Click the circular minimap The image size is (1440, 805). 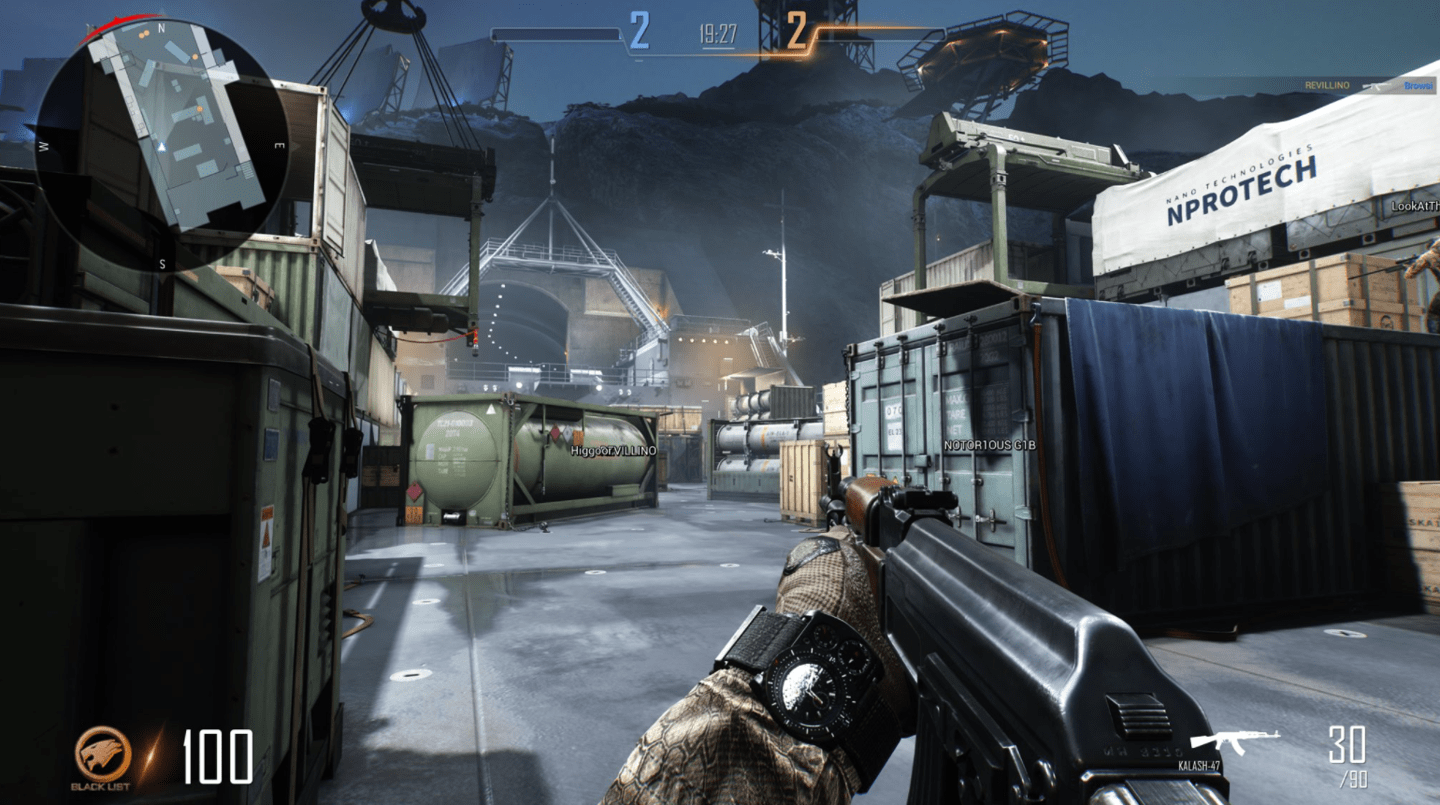pyautogui.click(x=163, y=144)
